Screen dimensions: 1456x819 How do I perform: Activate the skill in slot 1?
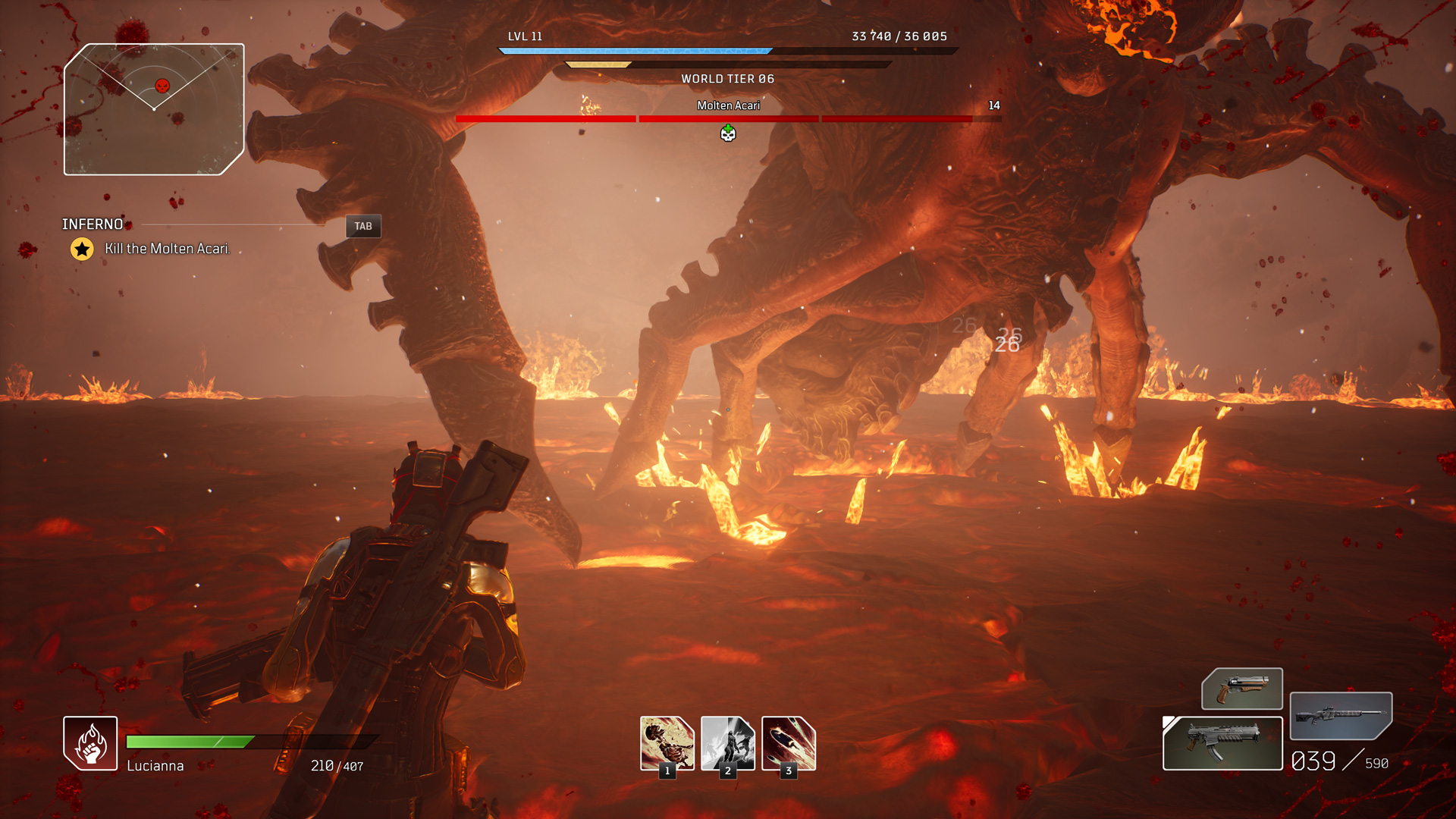click(667, 743)
